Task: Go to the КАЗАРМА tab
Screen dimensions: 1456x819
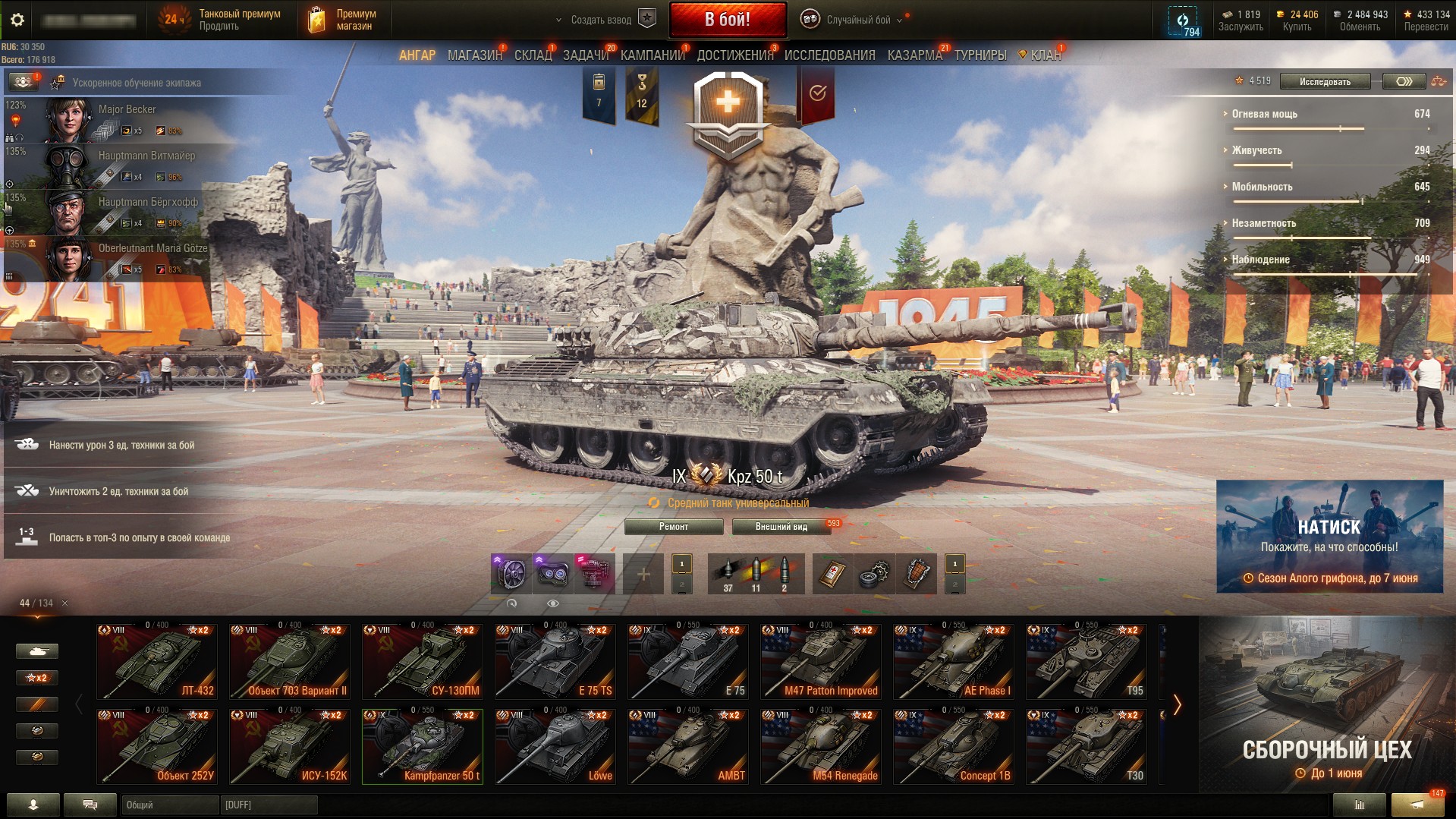Action: (914, 55)
